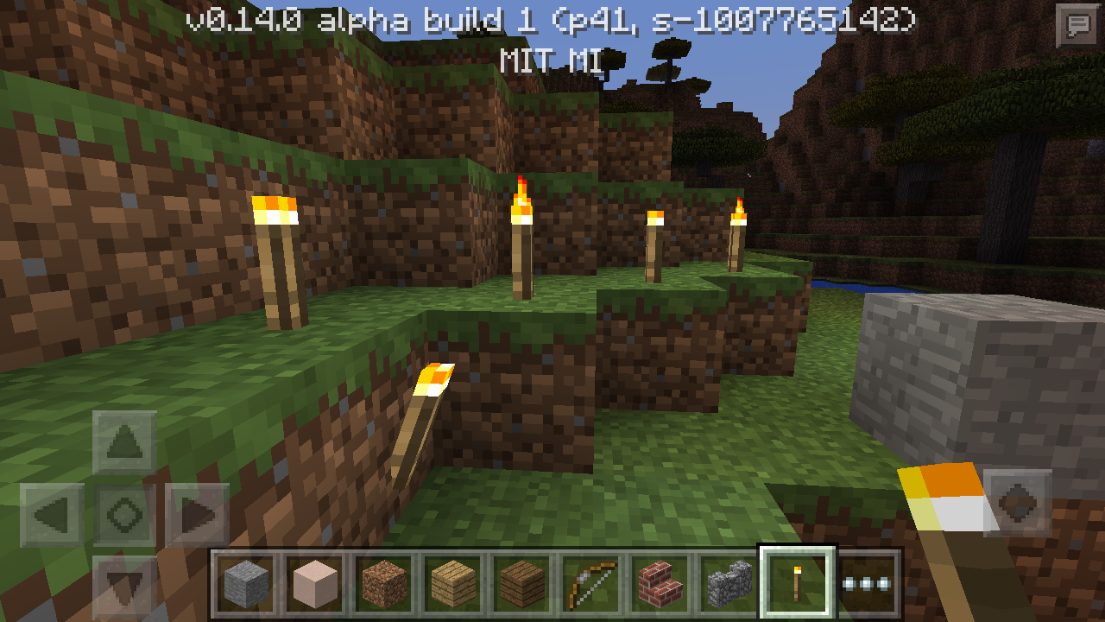Screen dimensions: 1105x622
Task: Select the light wooden planks hotbar slot
Action: [451, 583]
